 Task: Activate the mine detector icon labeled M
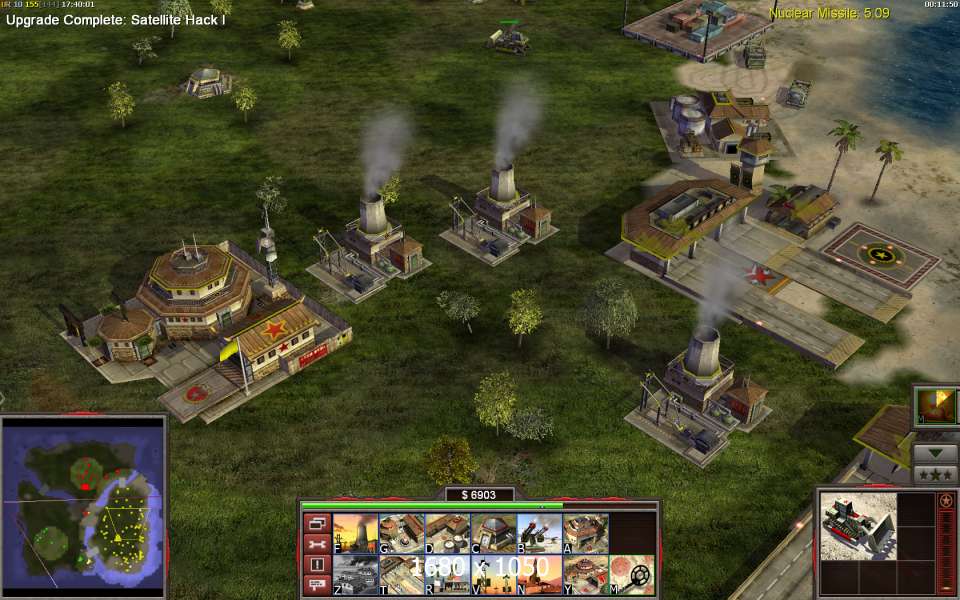click(x=632, y=574)
